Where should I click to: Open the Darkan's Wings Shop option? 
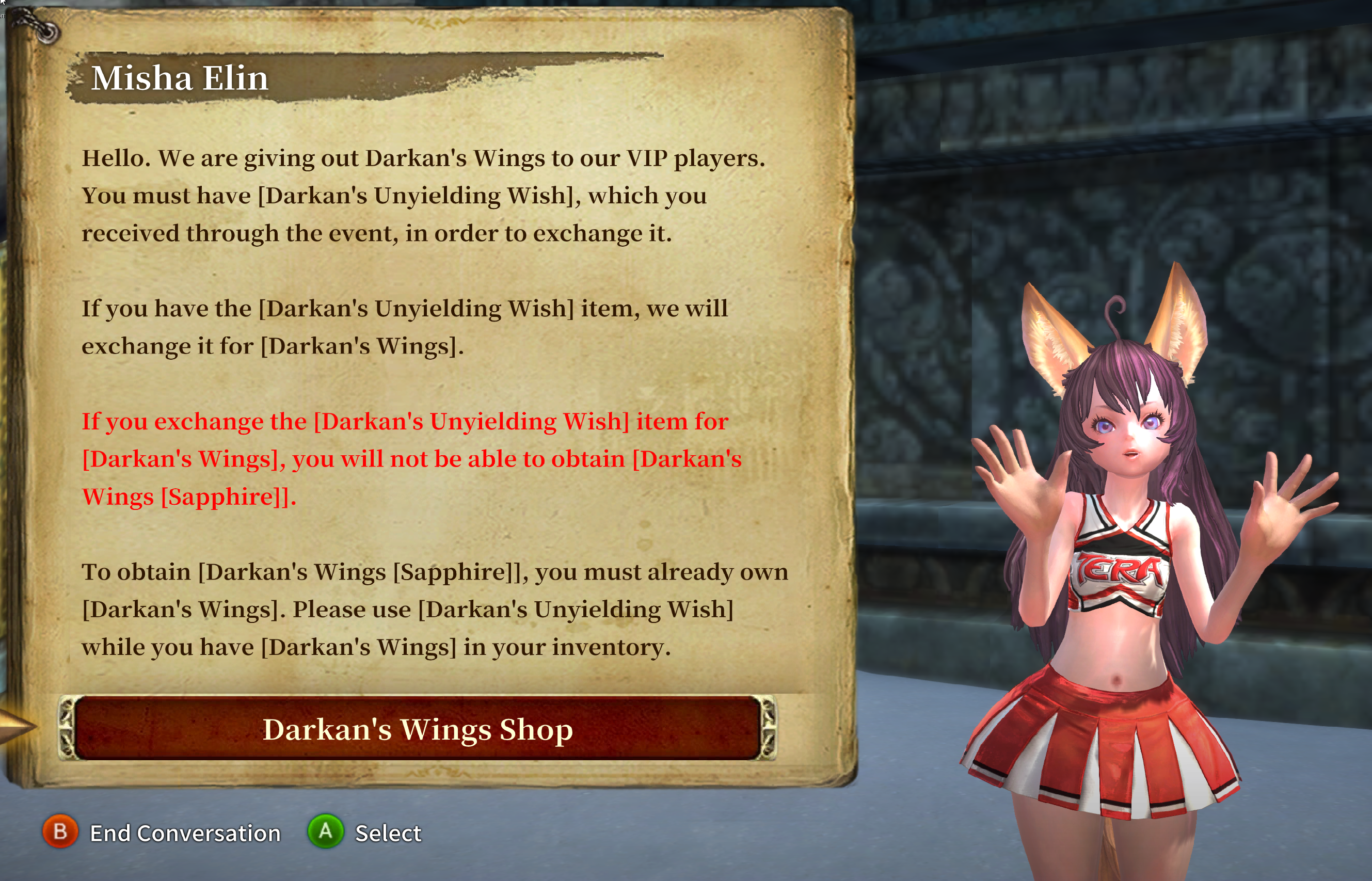pyautogui.click(x=417, y=728)
